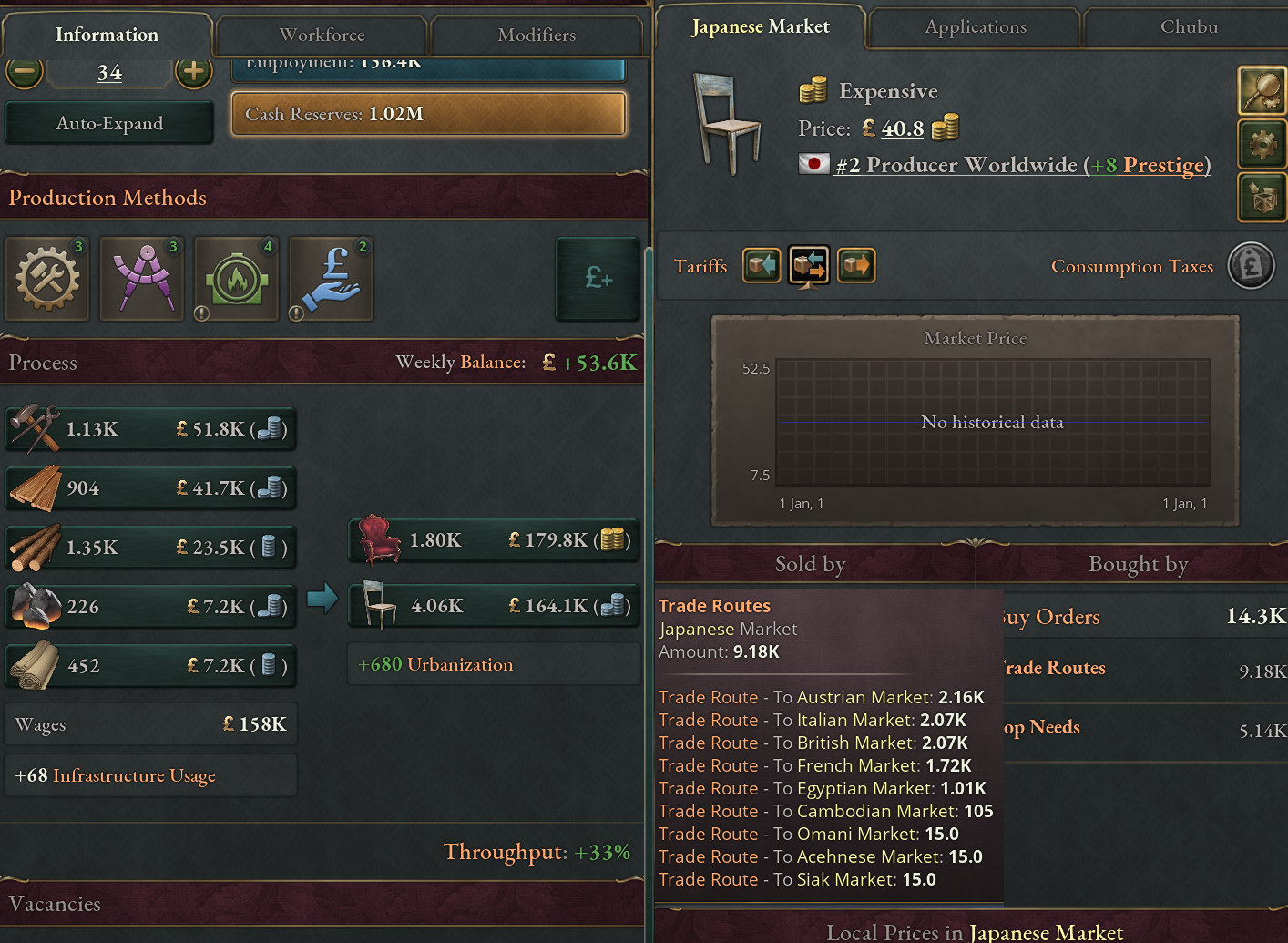
Task: Enable import-focused tariffs on furniture
Action: coord(762,265)
